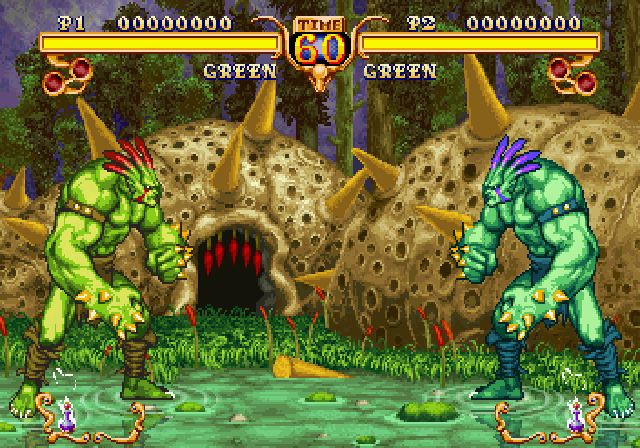The image size is (640, 448).
Task: Select P2's red round-win orbs
Action: point(571,71)
